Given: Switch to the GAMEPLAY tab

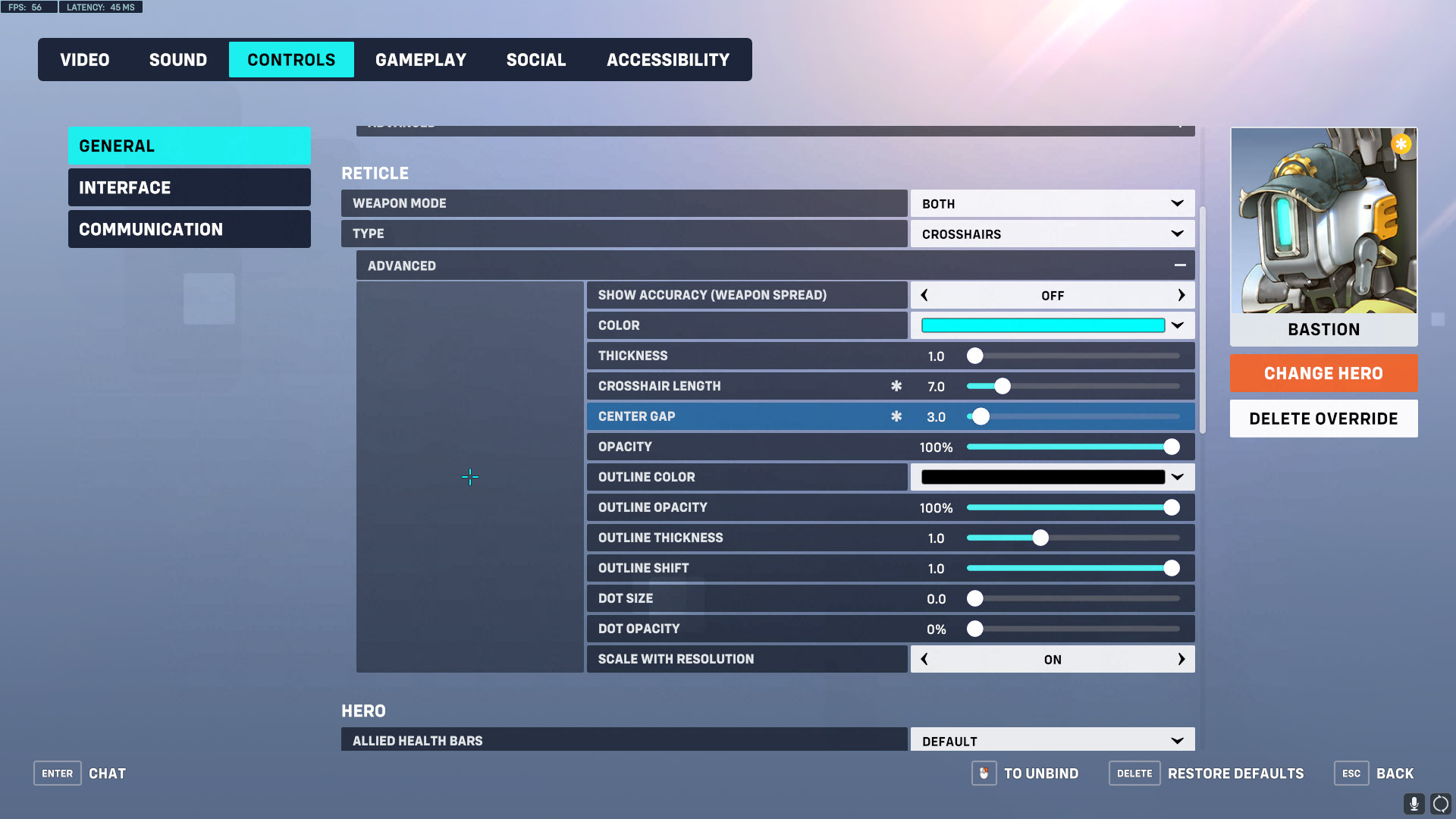Looking at the screenshot, I should click(421, 59).
